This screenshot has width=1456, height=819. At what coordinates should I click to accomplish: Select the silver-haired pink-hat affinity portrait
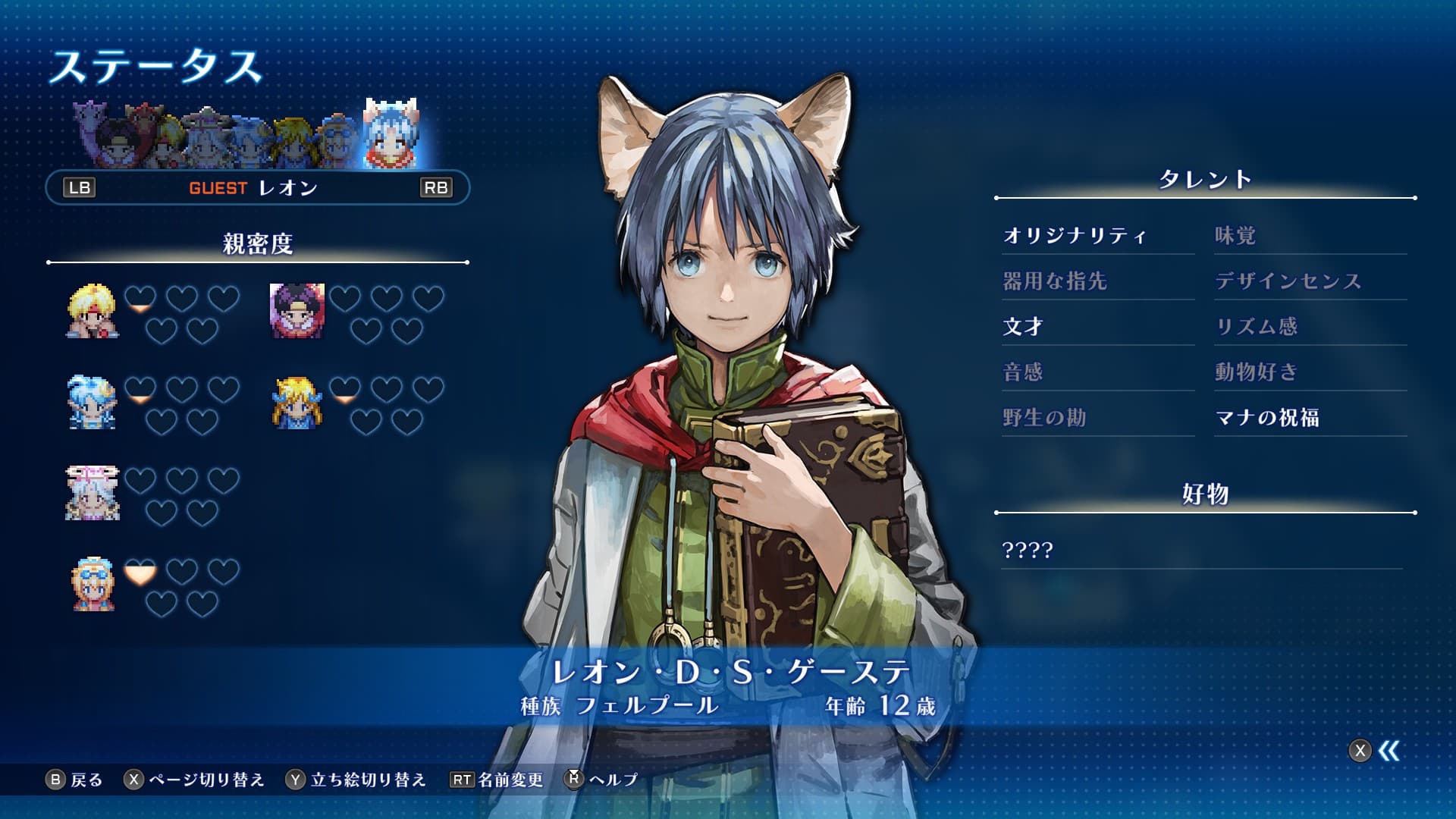tap(93, 493)
